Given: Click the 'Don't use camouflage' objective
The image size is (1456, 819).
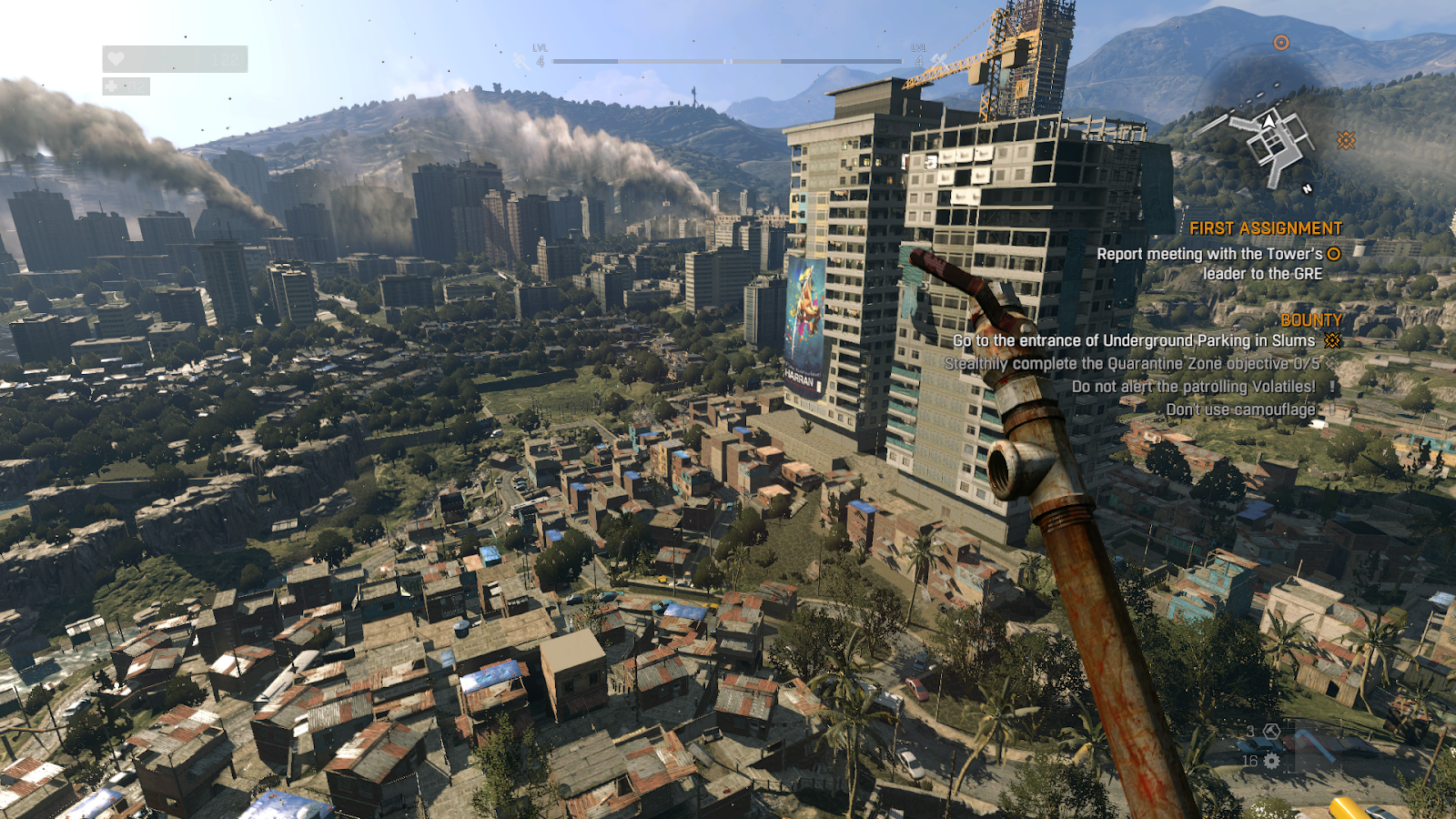Looking at the screenshot, I should click(1240, 410).
